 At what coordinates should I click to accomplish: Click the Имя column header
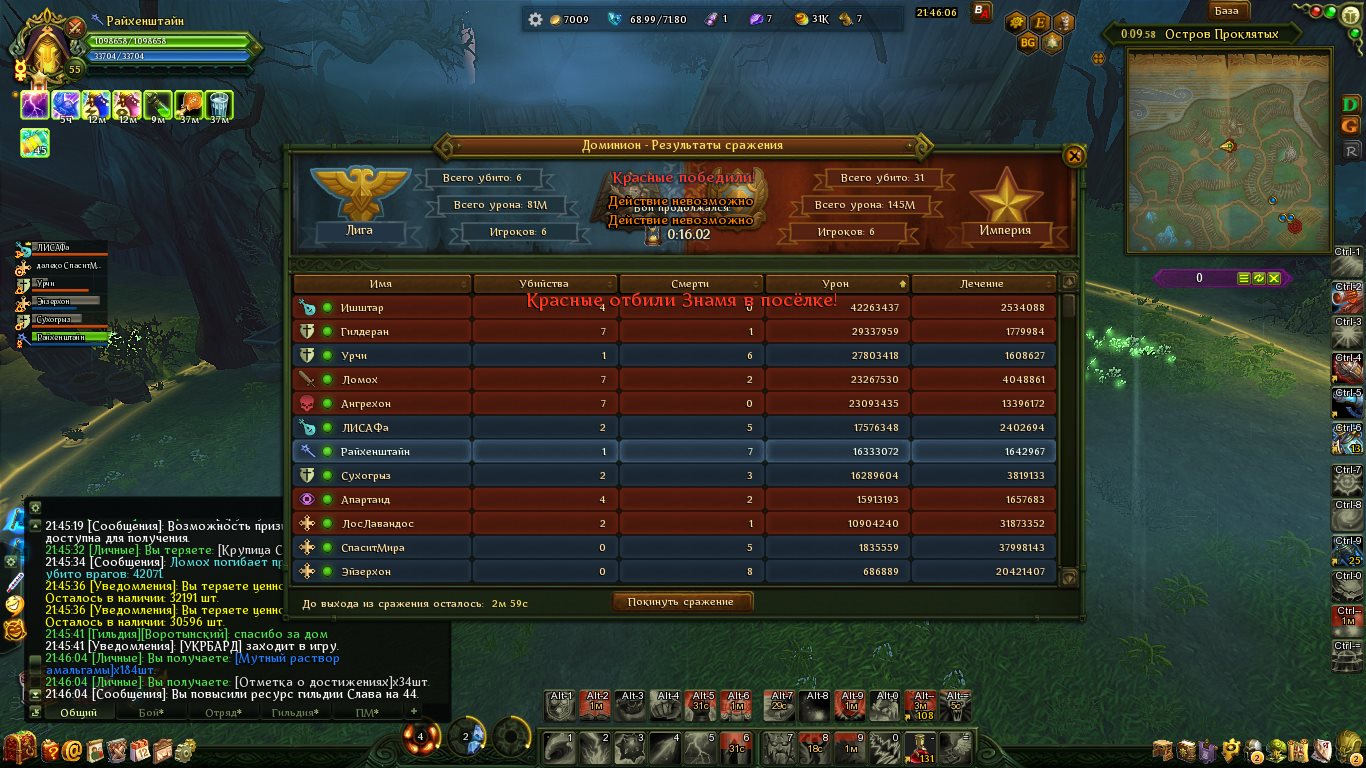point(380,284)
